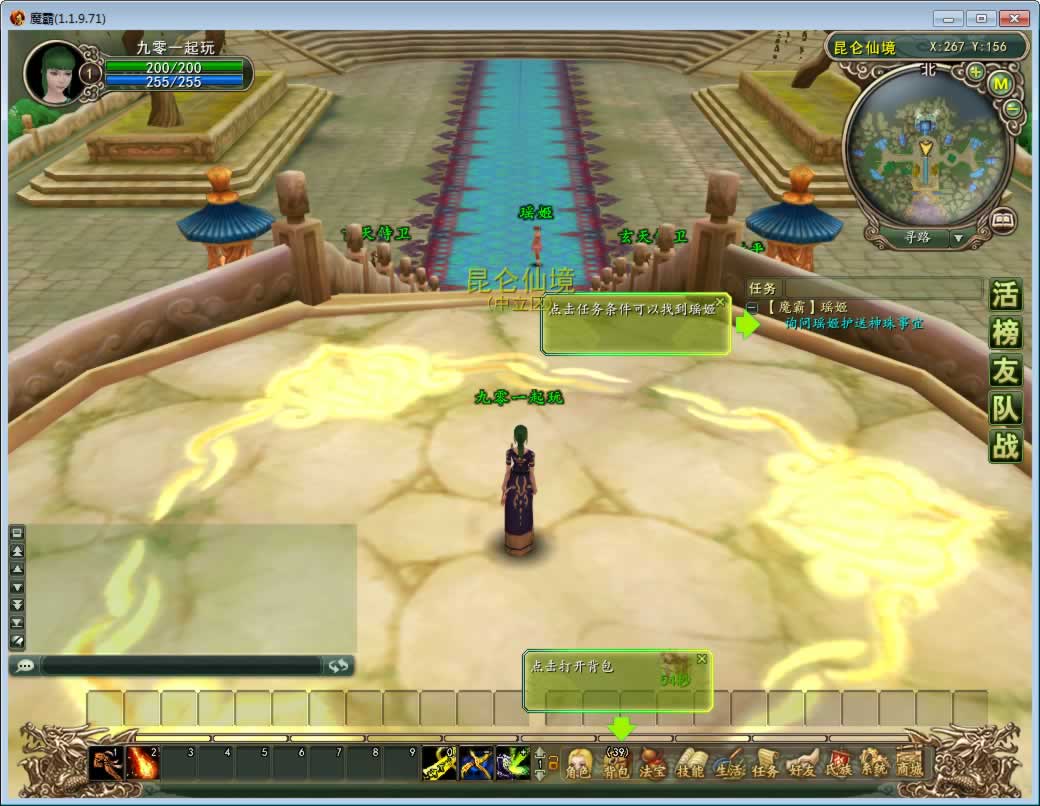Zoom in the minimap with the plus button
The width and height of the screenshot is (1040, 806).
coord(975,72)
